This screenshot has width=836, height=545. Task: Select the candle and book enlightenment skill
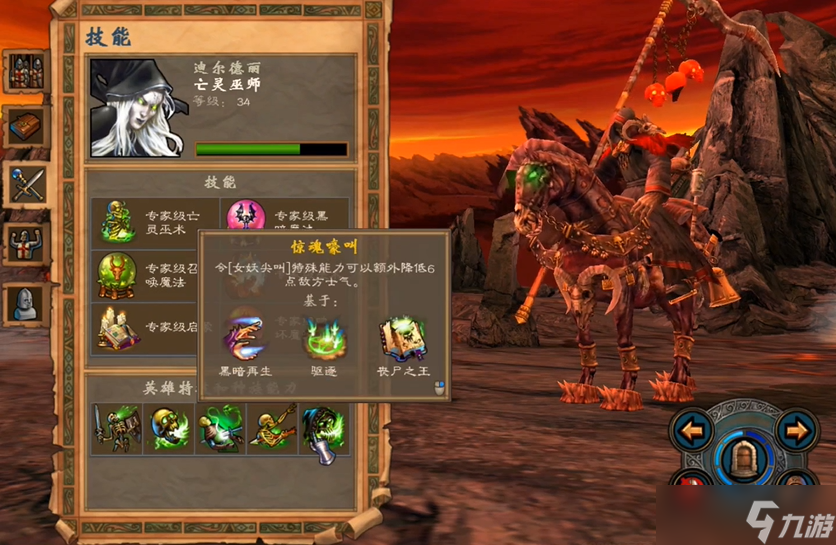[x=119, y=328]
